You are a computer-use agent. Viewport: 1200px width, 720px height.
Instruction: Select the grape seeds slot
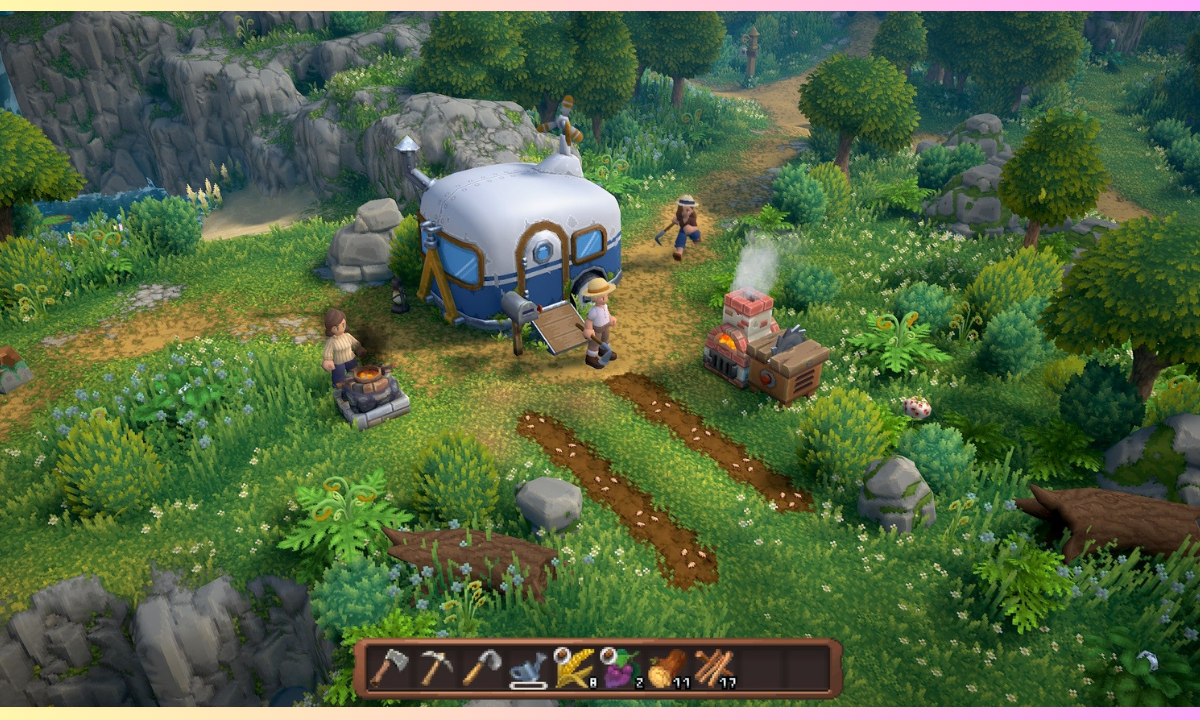(x=620, y=668)
